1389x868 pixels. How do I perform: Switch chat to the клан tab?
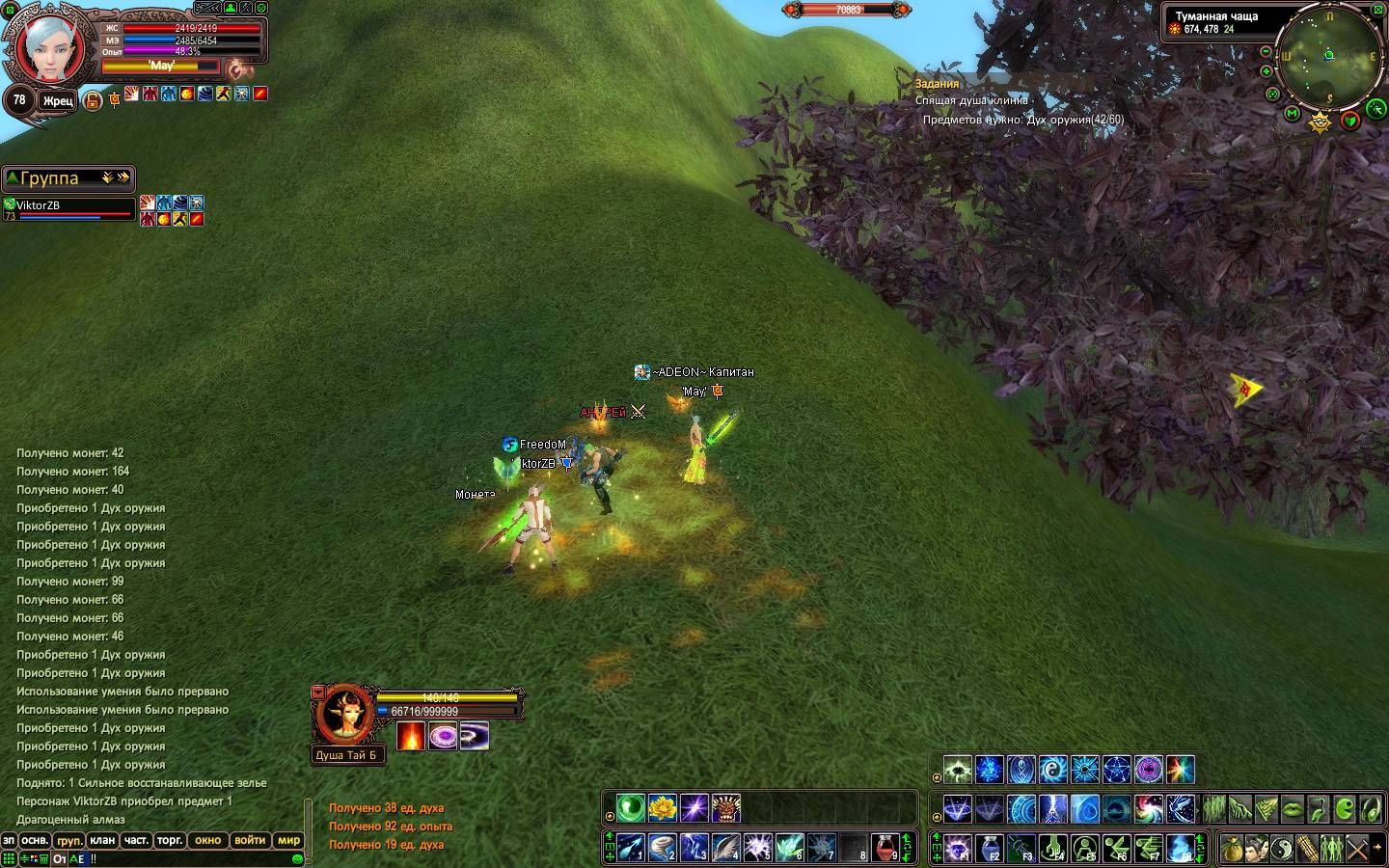pyautogui.click(x=101, y=840)
